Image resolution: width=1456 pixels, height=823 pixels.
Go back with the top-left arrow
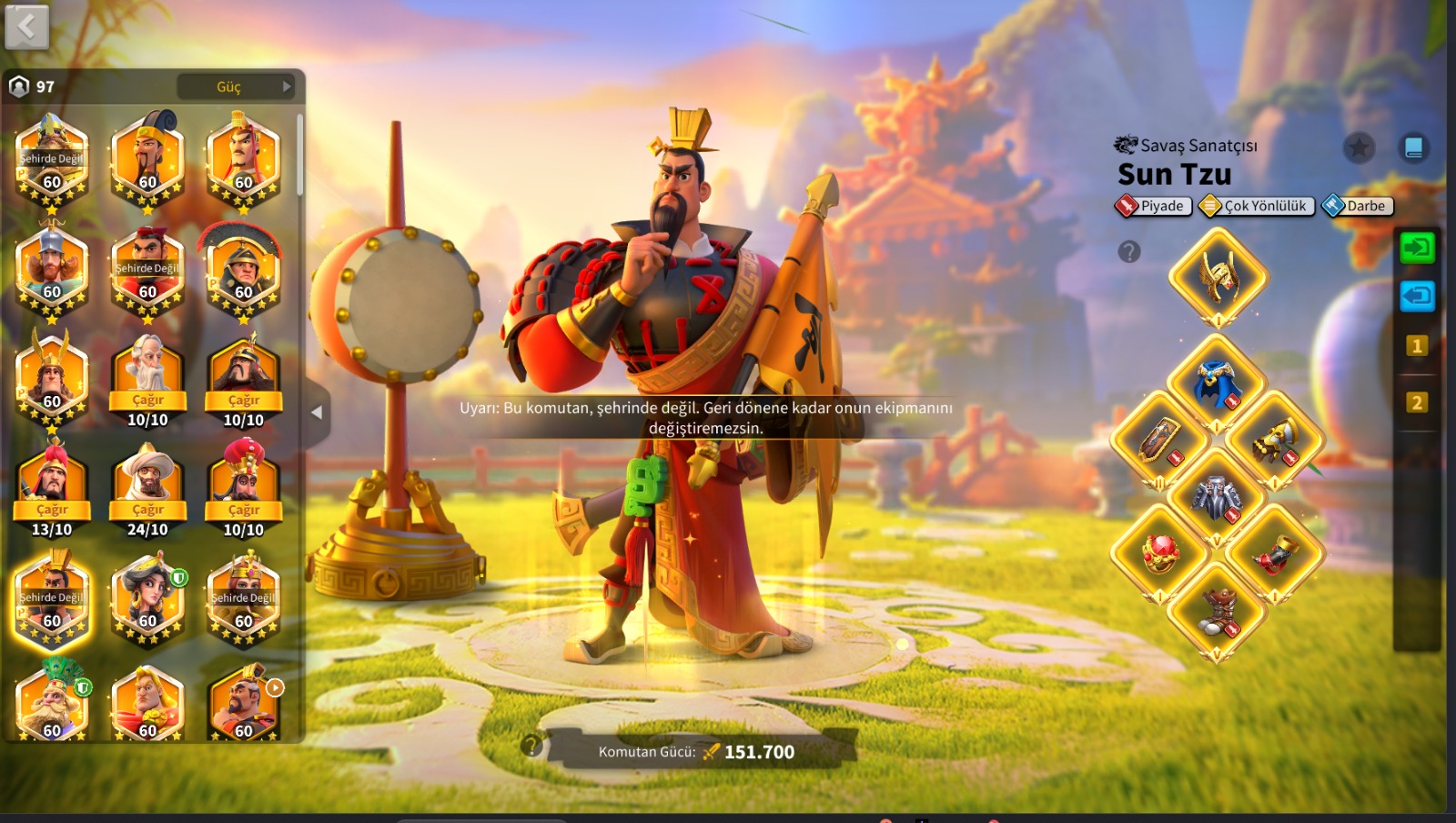[26, 26]
